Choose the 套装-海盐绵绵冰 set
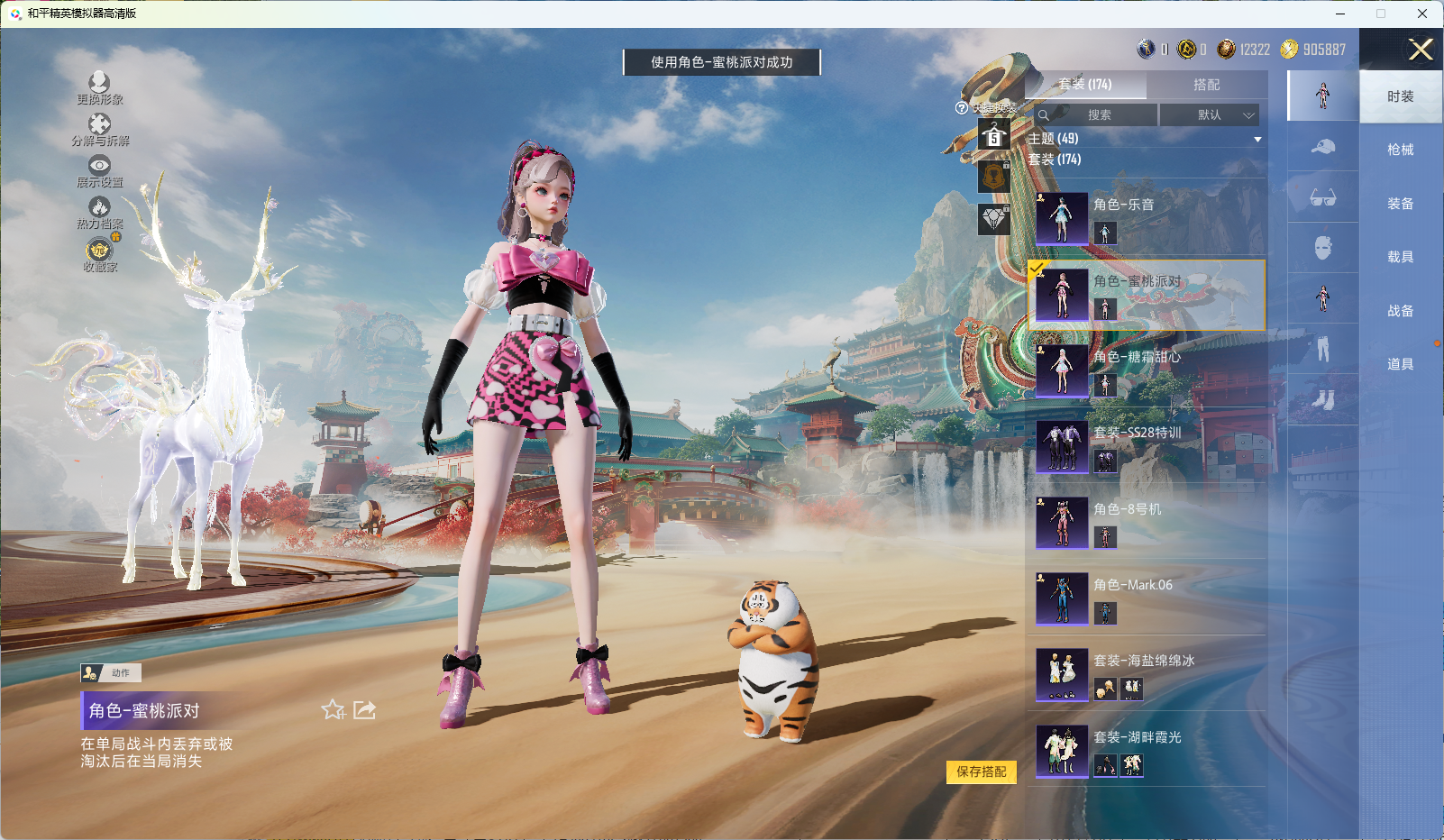The width and height of the screenshot is (1444, 840). [1145, 674]
